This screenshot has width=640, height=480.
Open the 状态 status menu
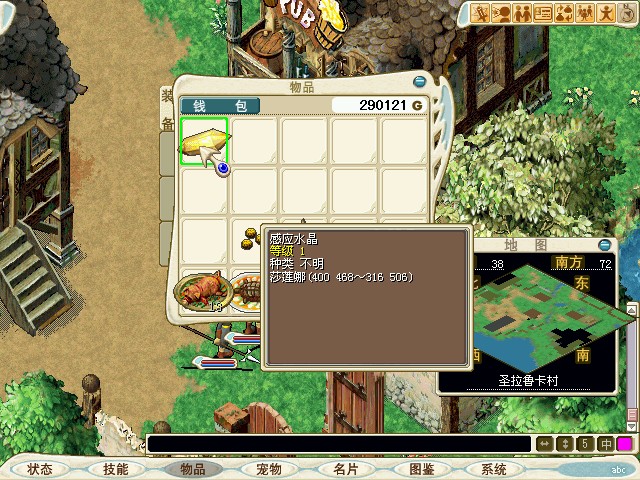[40, 469]
